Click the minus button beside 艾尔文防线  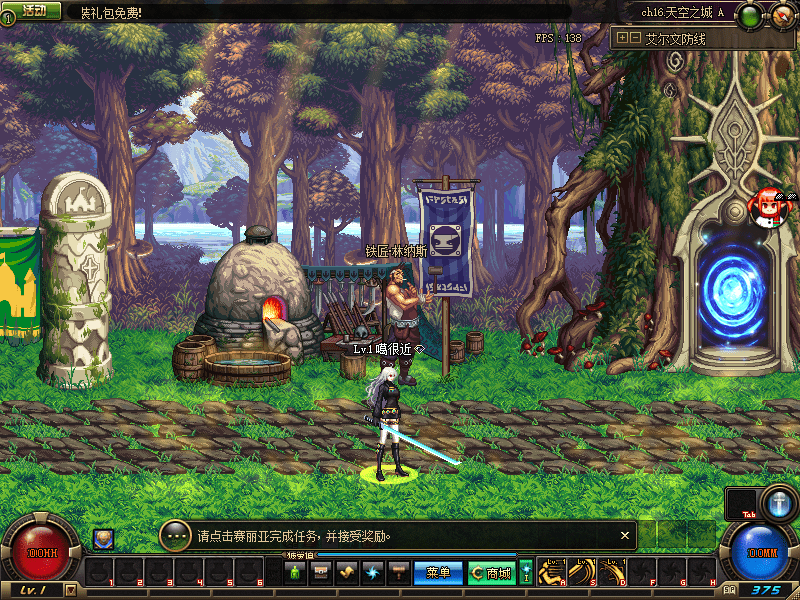pos(635,38)
